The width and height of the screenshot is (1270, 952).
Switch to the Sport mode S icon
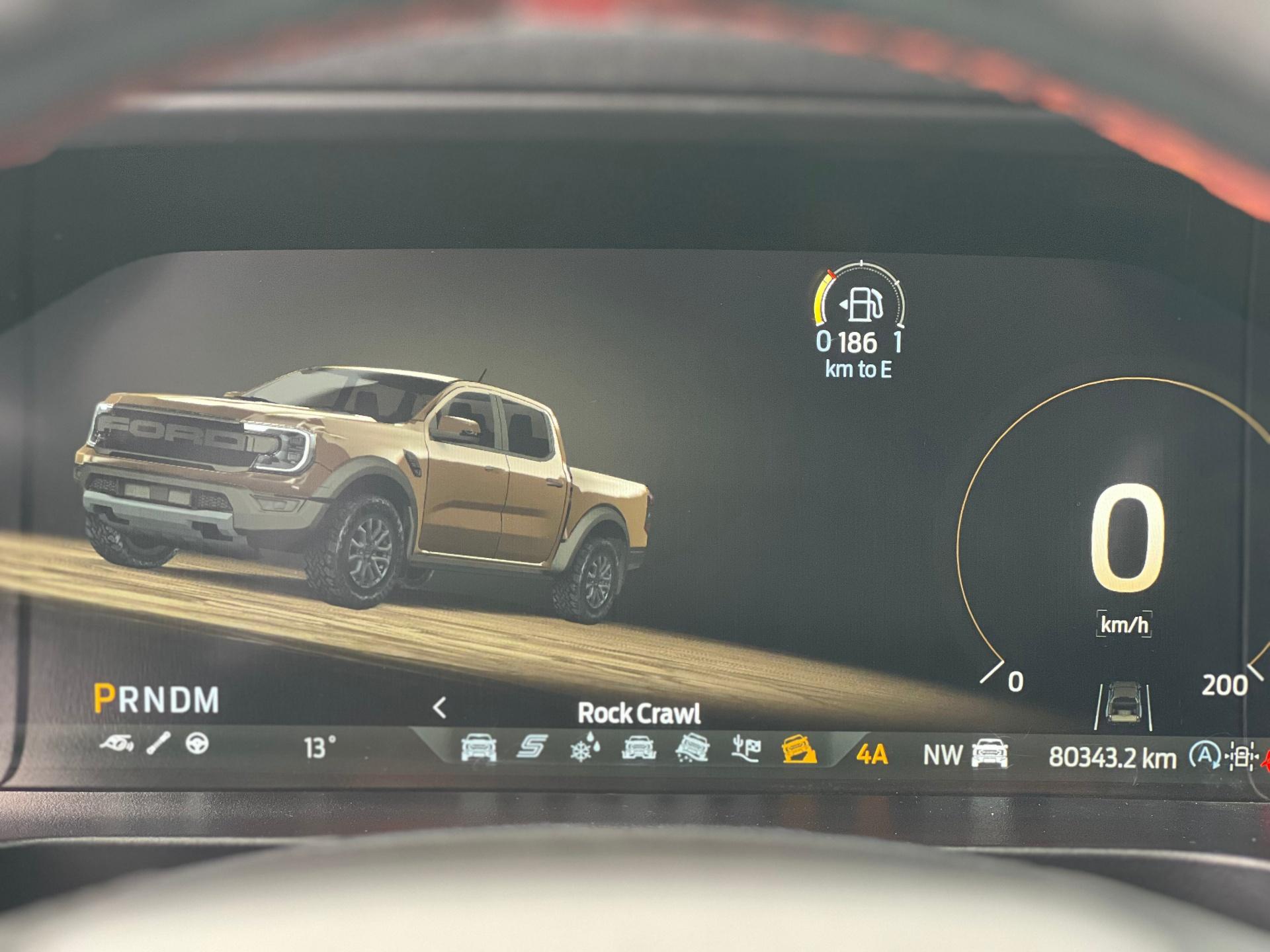(532, 748)
